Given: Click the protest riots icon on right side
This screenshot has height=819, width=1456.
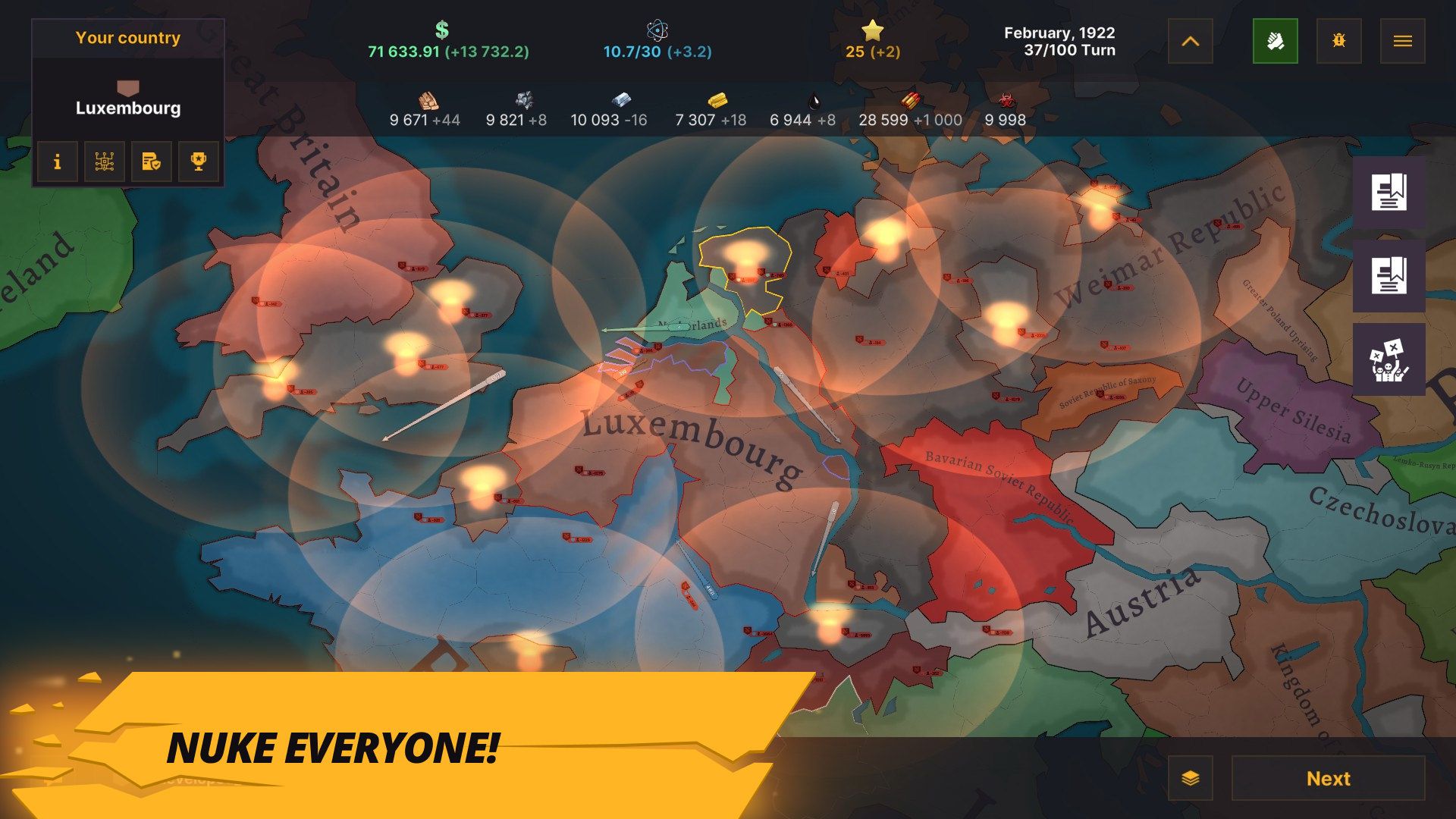Looking at the screenshot, I should [x=1390, y=359].
